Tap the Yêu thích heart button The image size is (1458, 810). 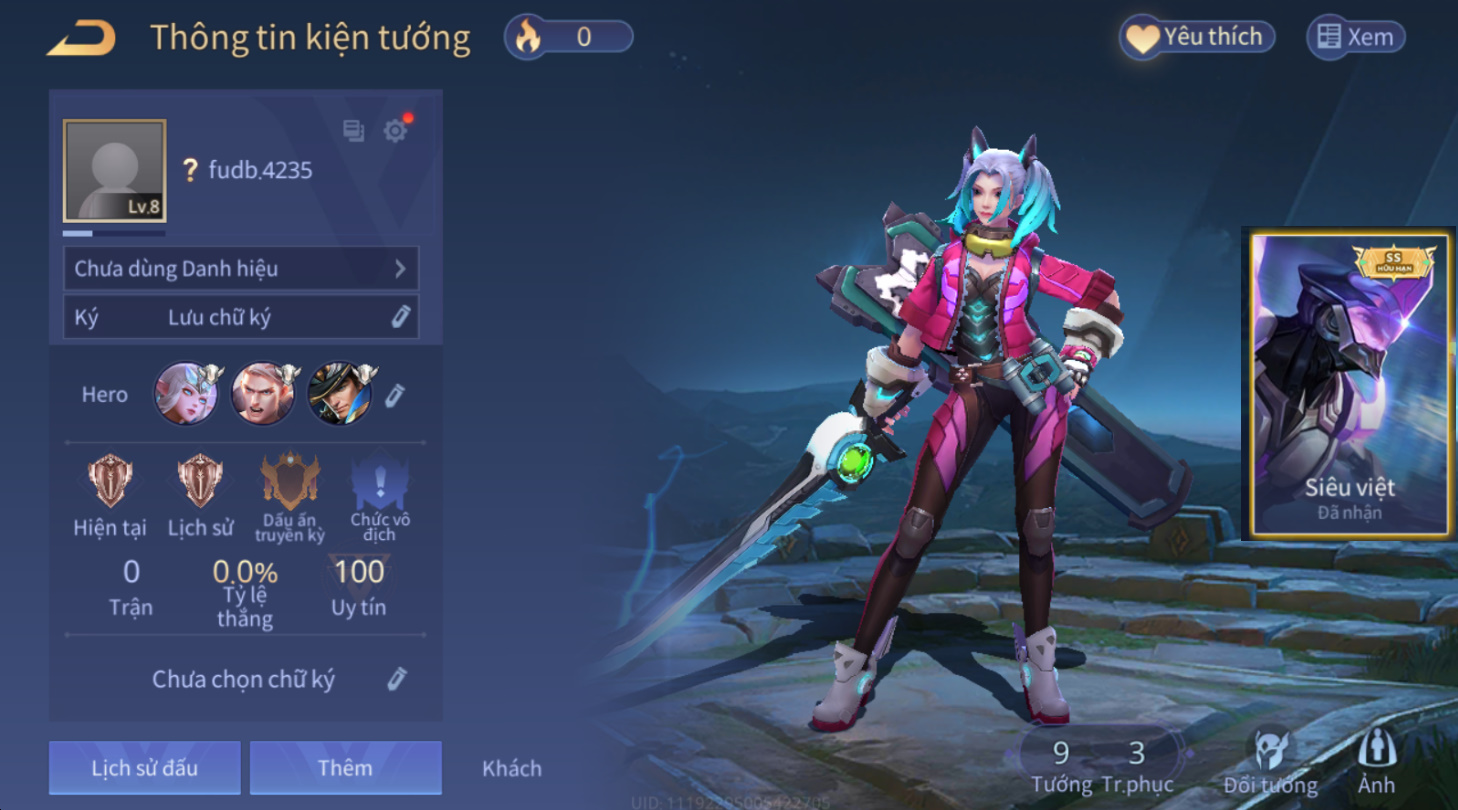1197,38
